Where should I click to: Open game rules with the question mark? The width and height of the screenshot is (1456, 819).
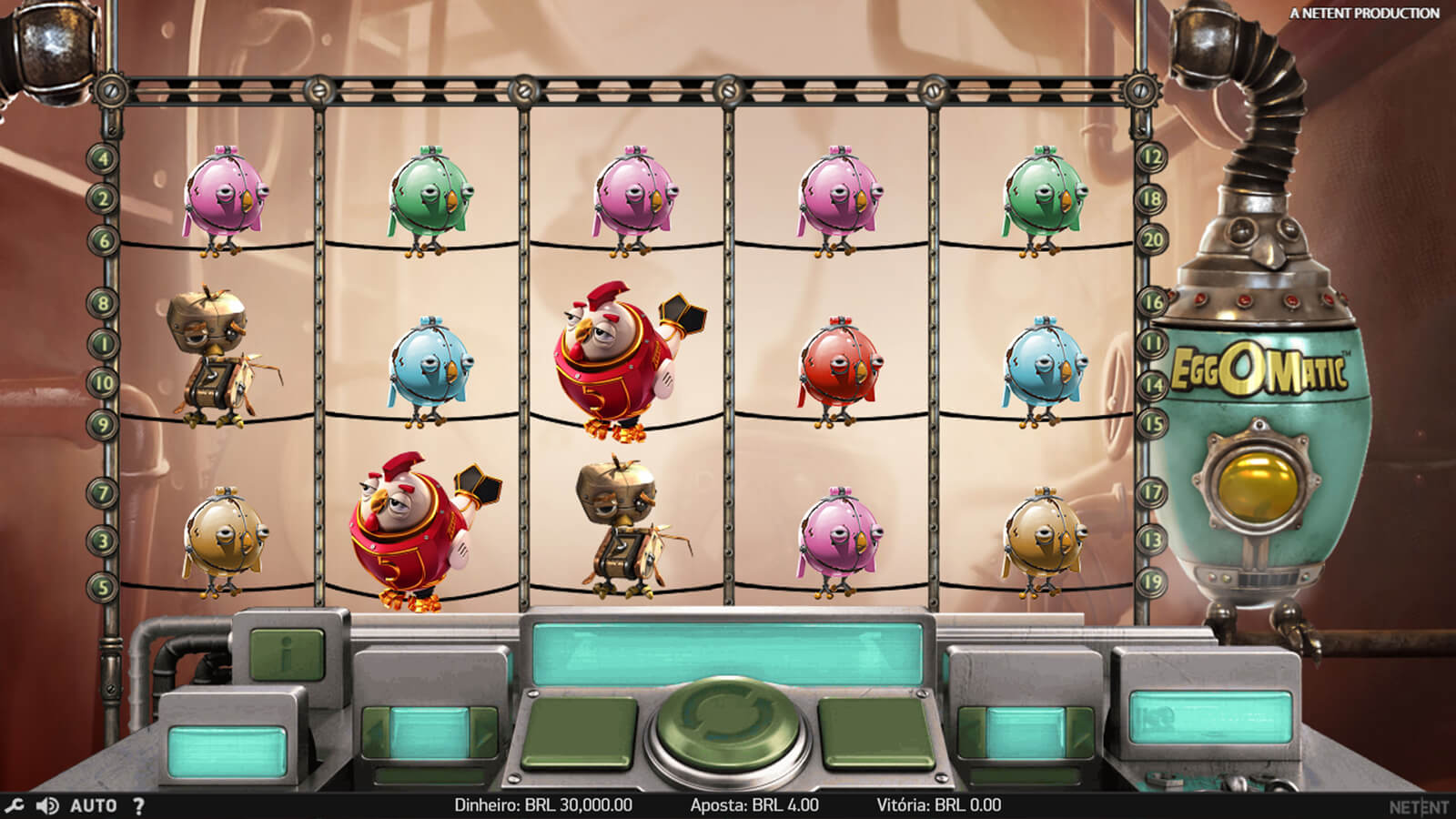pyautogui.click(x=138, y=805)
